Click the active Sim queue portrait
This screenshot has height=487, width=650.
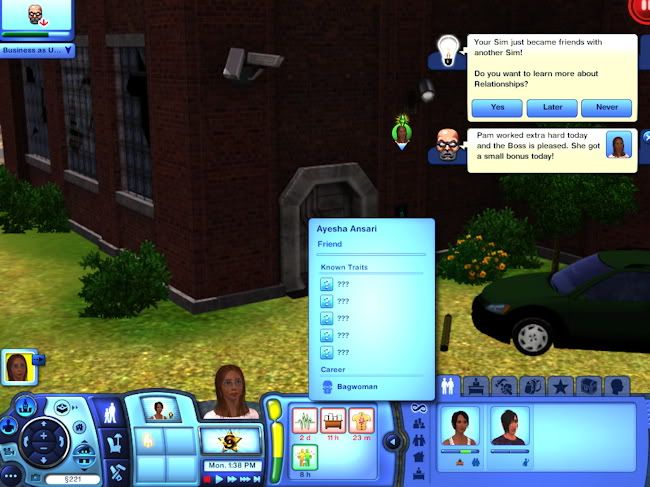pos(157,408)
